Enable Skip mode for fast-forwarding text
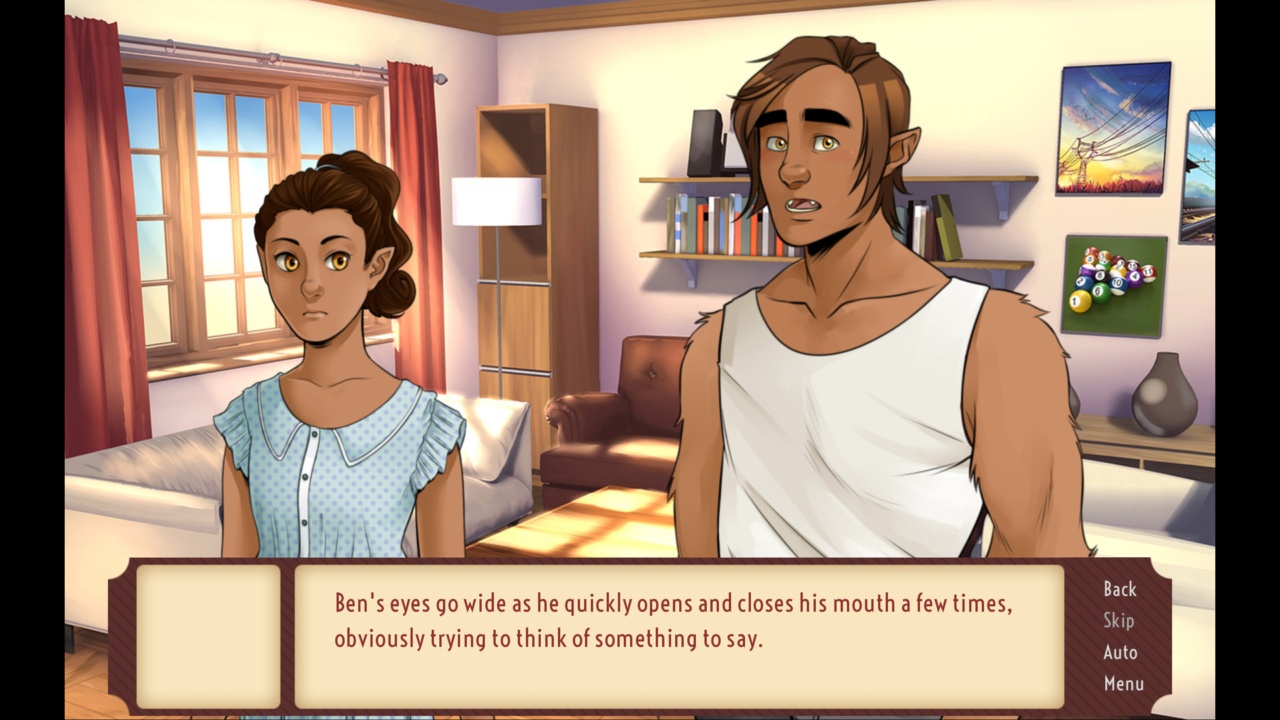The height and width of the screenshot is (720, 1280). (x=1119, y=621)
